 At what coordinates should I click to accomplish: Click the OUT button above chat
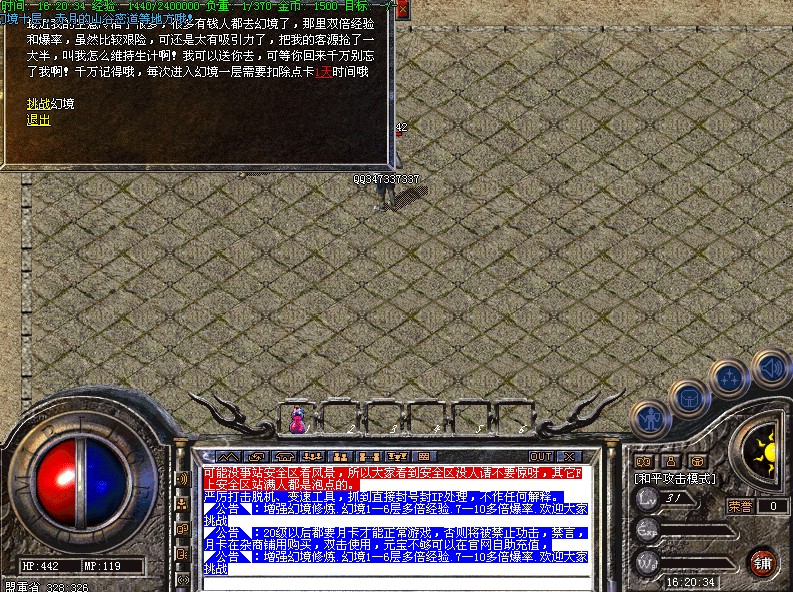coord(541,457)
